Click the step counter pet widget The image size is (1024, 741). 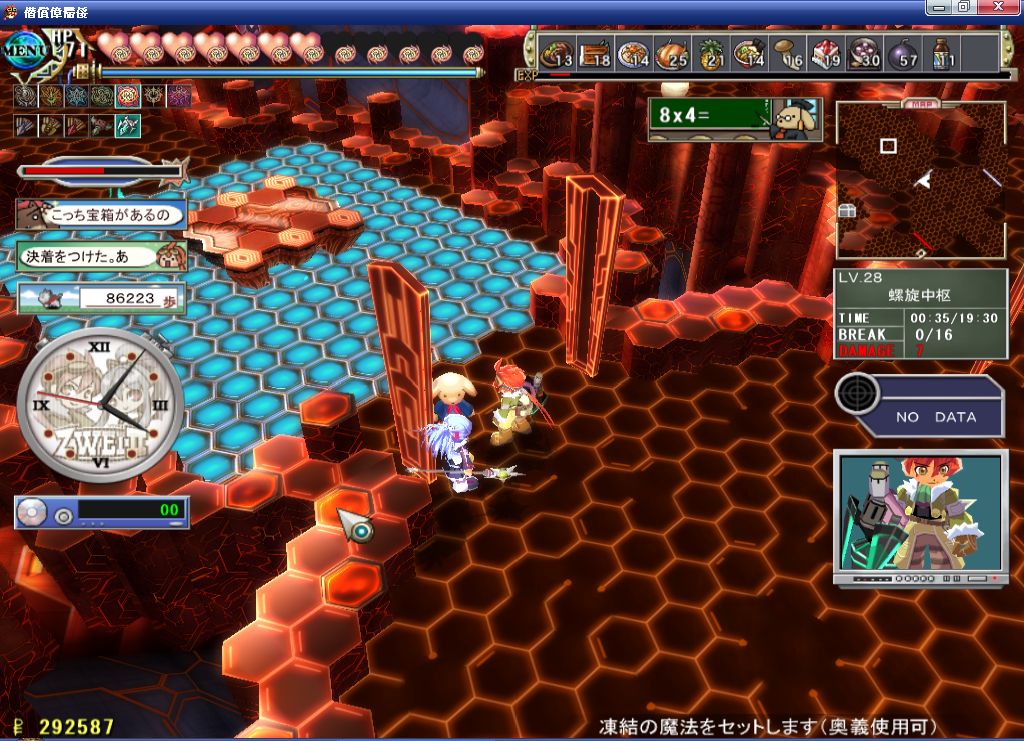[101, 298]
